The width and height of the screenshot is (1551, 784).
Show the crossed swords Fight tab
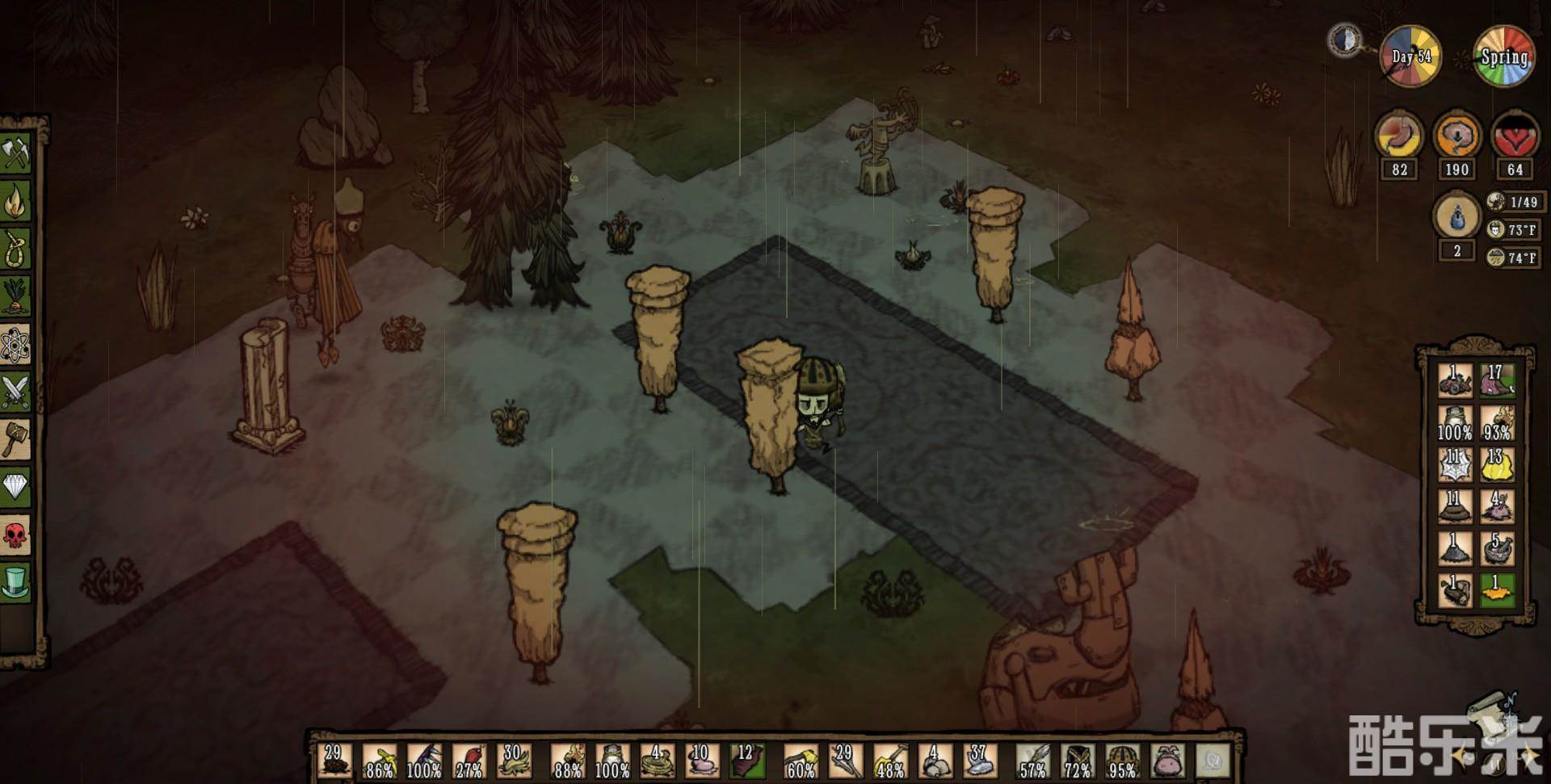coord(16,392)
